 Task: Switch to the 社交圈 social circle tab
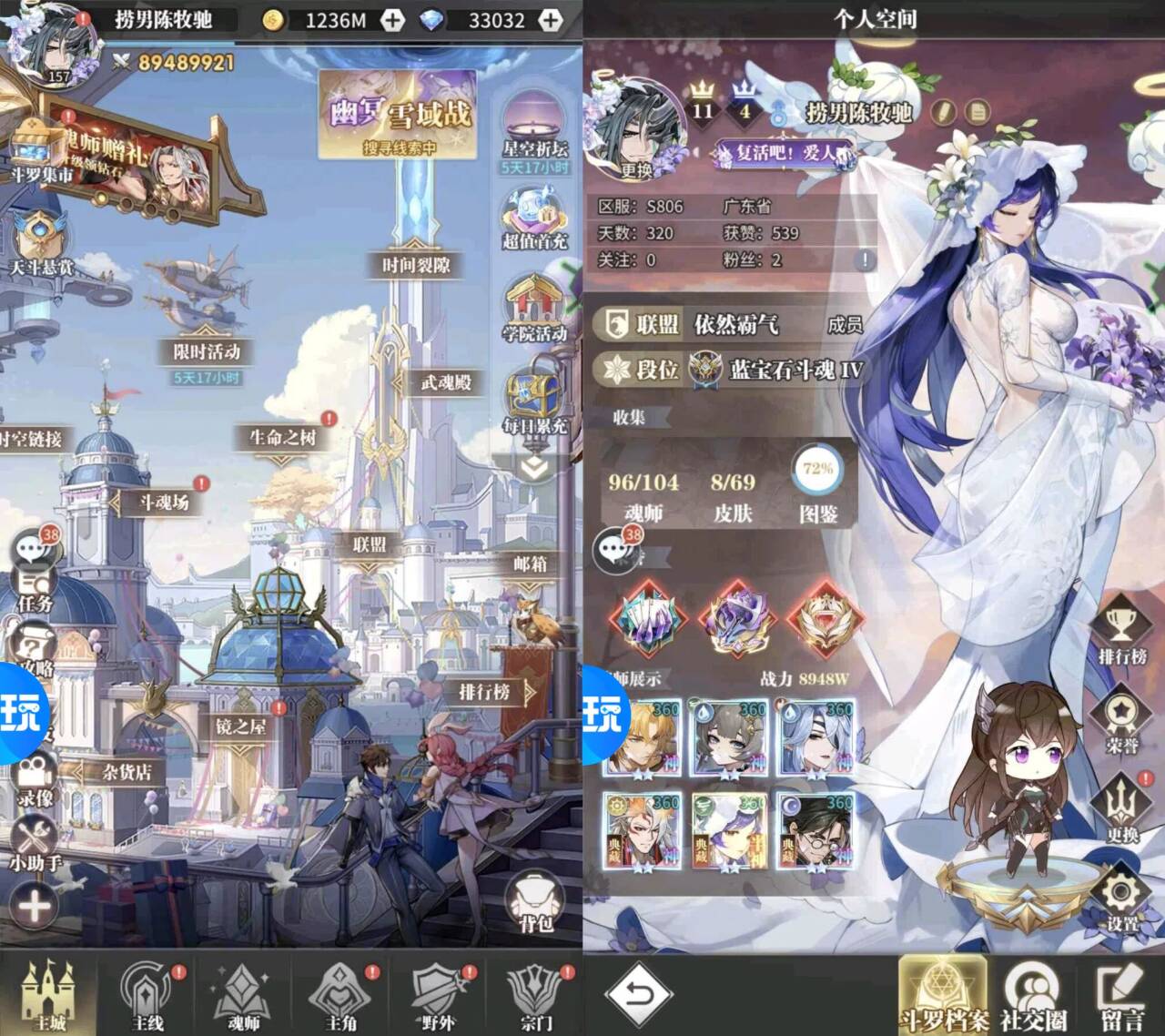(1033, 997)
